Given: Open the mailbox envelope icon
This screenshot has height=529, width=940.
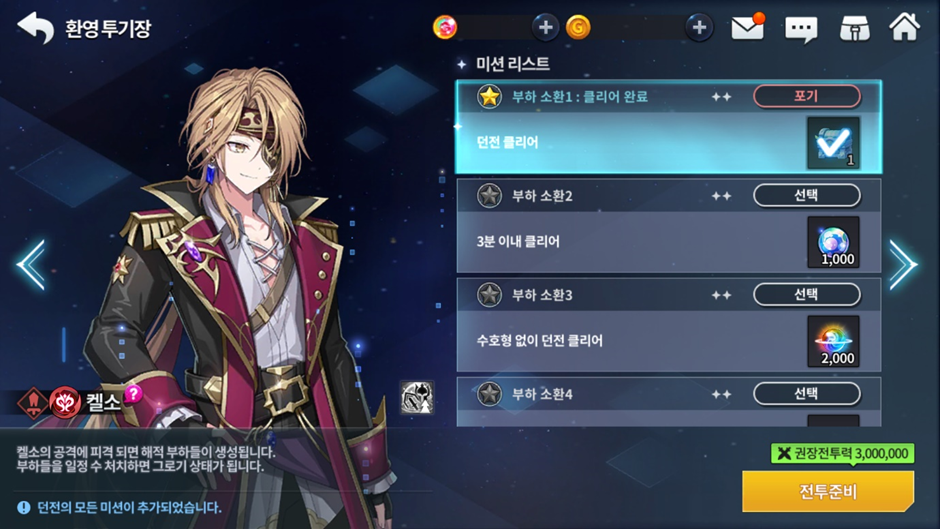Looking at the screenshot, I should pyautogui.click(x=748, y=28).
